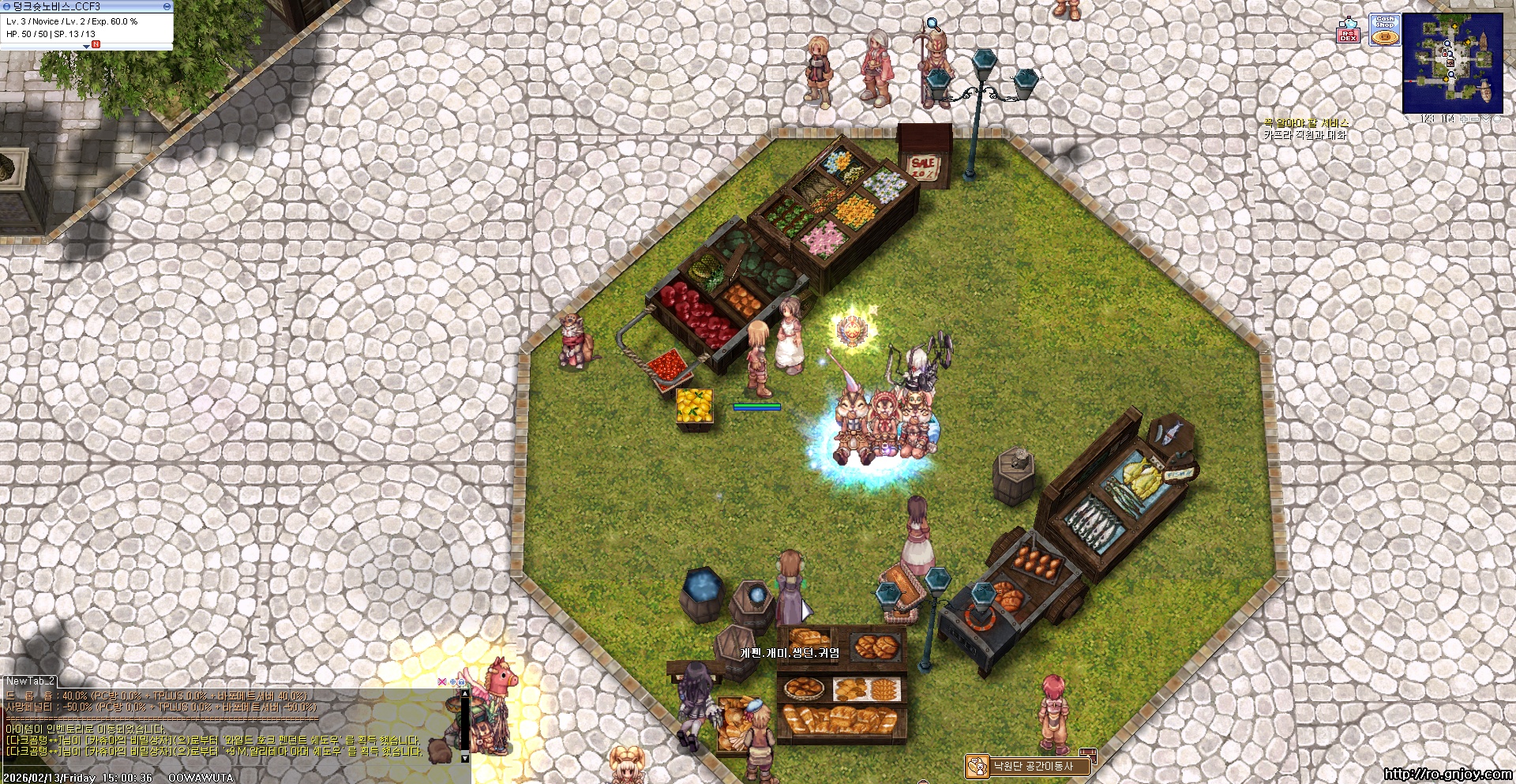Click the pink X chat window icon
1516x784 pixels.
[441, 681]
